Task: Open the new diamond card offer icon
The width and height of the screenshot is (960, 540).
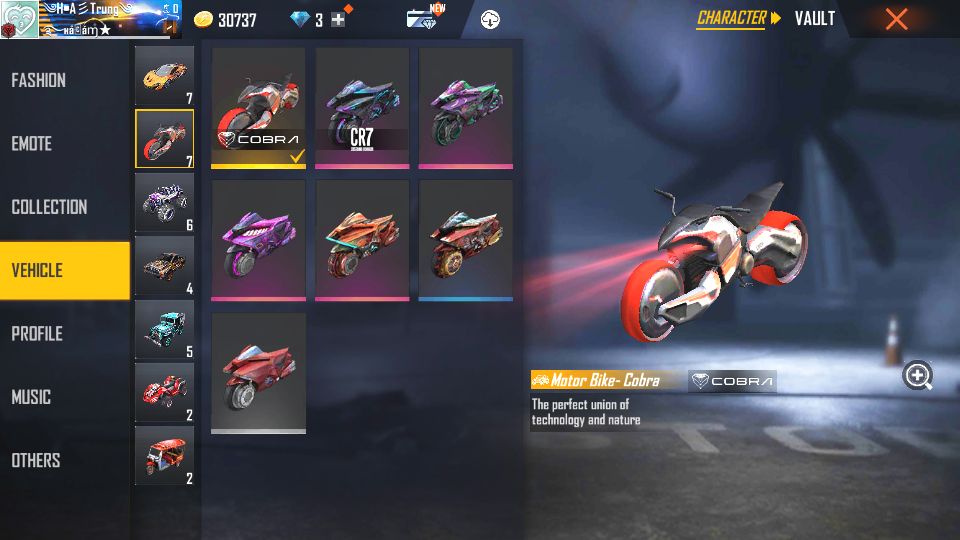Action: tap(424, 18)
